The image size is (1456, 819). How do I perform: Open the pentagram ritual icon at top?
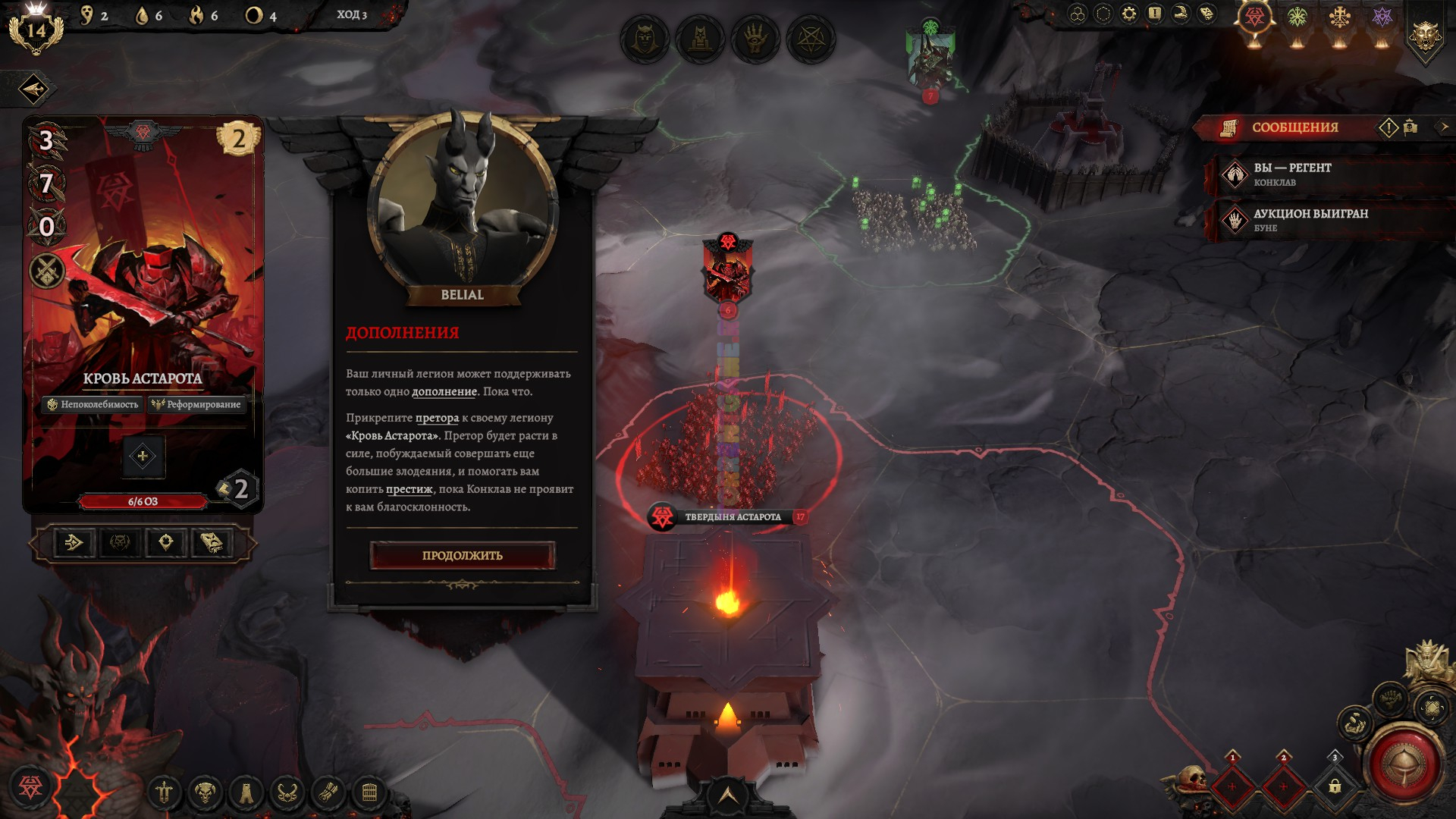point(811,39)
